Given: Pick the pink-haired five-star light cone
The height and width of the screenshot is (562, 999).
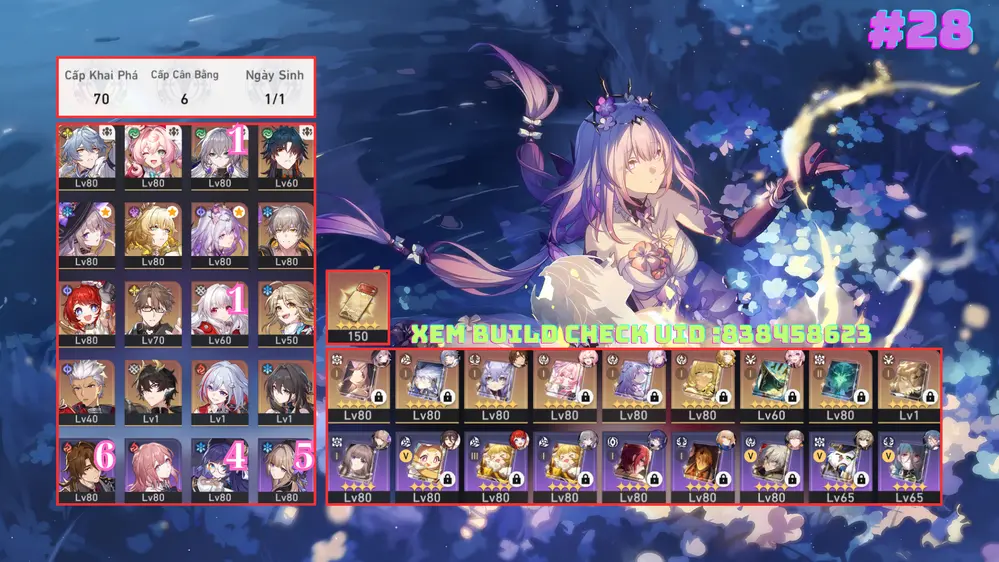Looking at the screenshot, I should pyautogui.click(x=564, y=386).
